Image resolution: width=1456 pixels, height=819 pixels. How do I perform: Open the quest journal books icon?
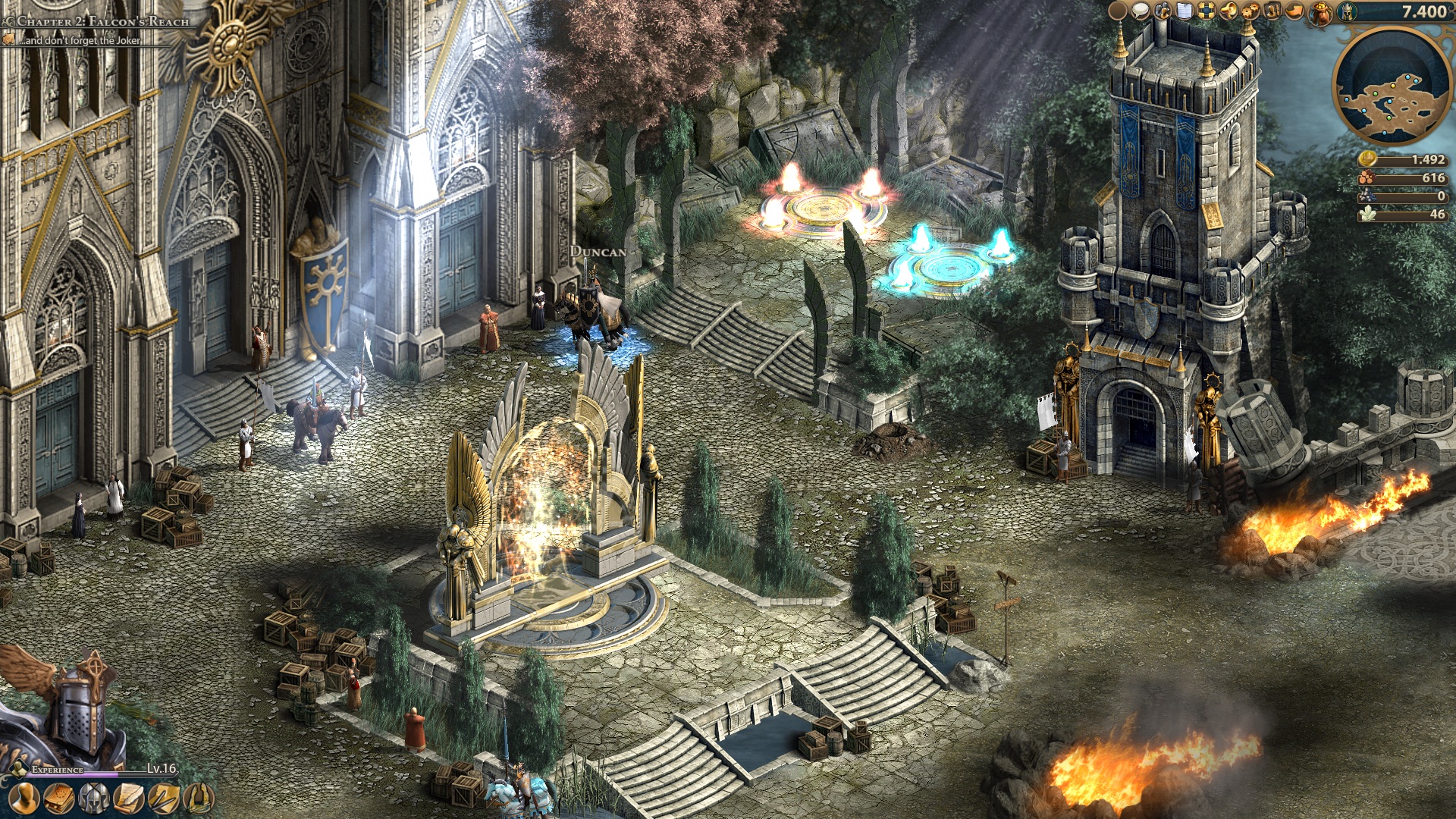click(x=59, y=800)
